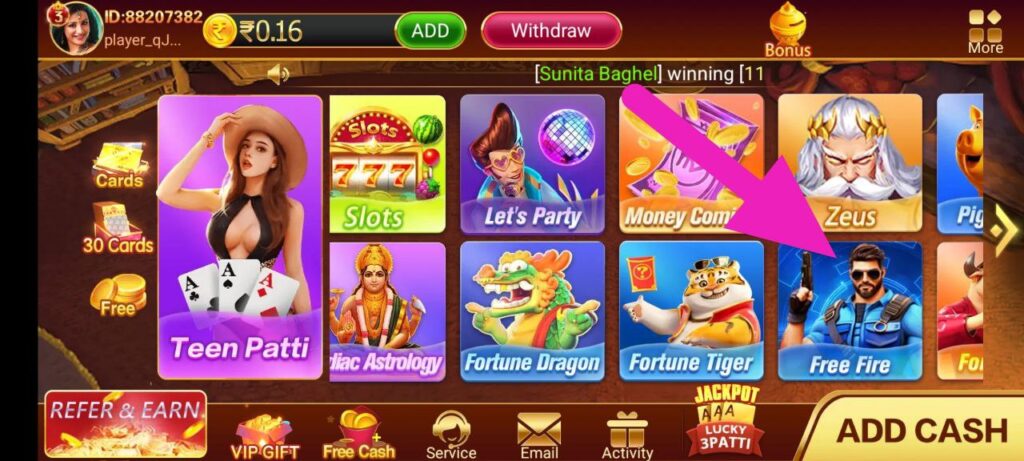Open the Activity gift box
1024x461 pixels.
click(x=627, y=436)
